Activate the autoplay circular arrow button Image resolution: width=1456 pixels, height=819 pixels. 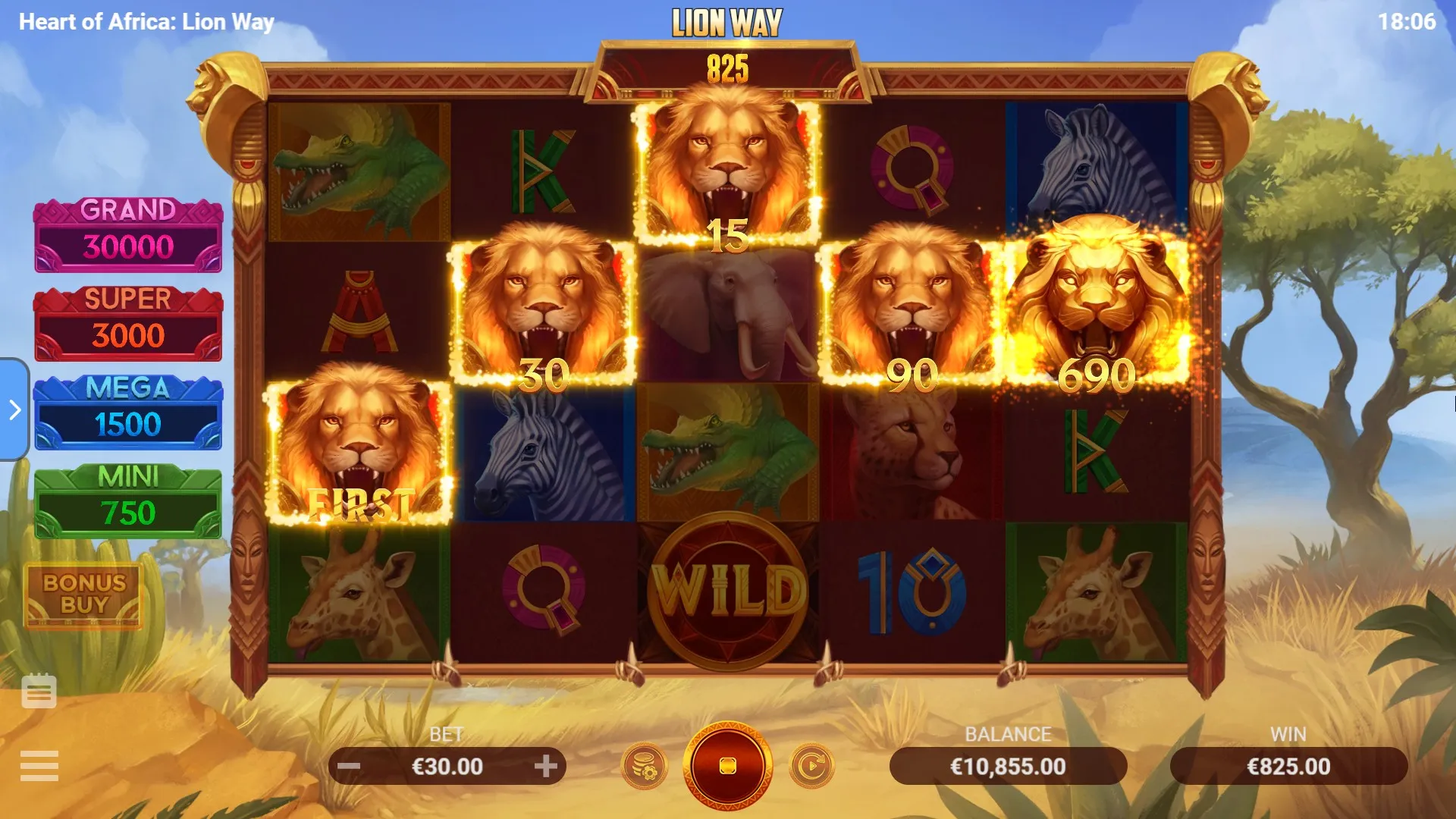811,766
